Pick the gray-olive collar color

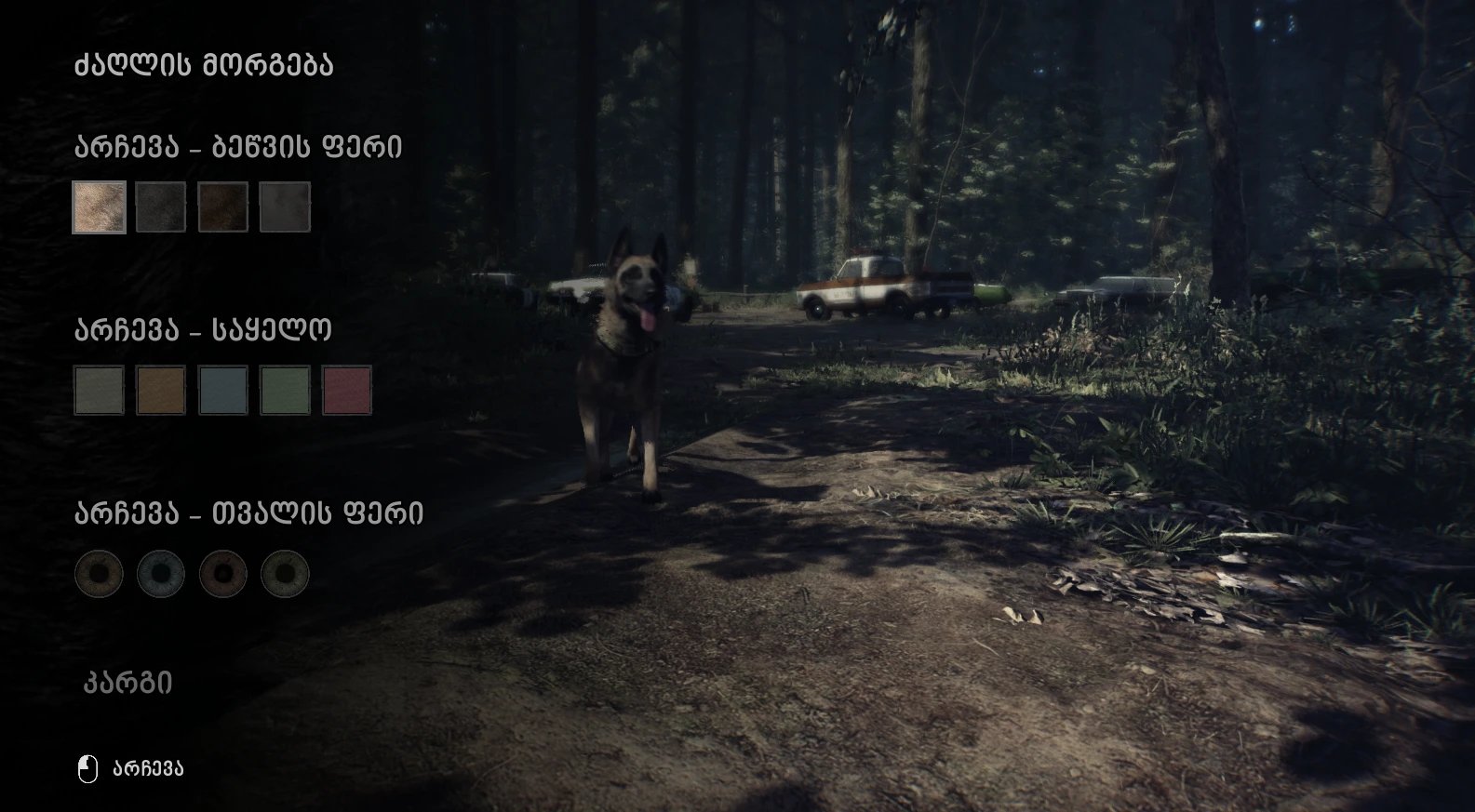click(x=100, y=390)
